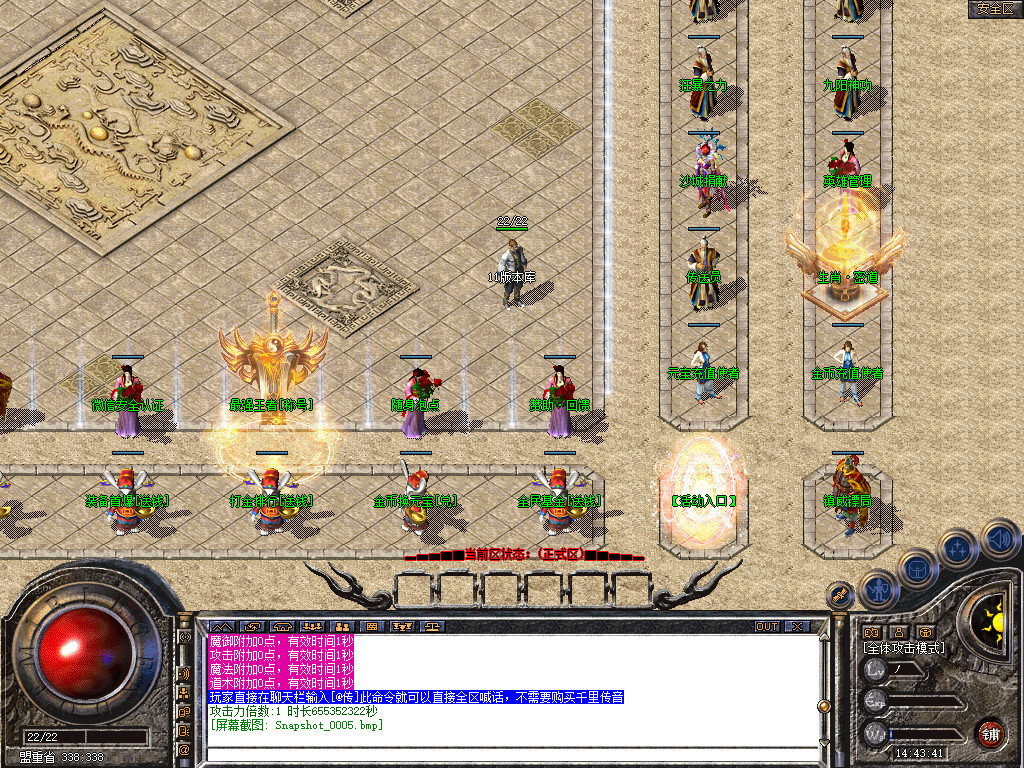Screen dimensions: 1024x768
Task: Switch the attack mode label (全体攻击模式)
Action: tap(904, 648)
